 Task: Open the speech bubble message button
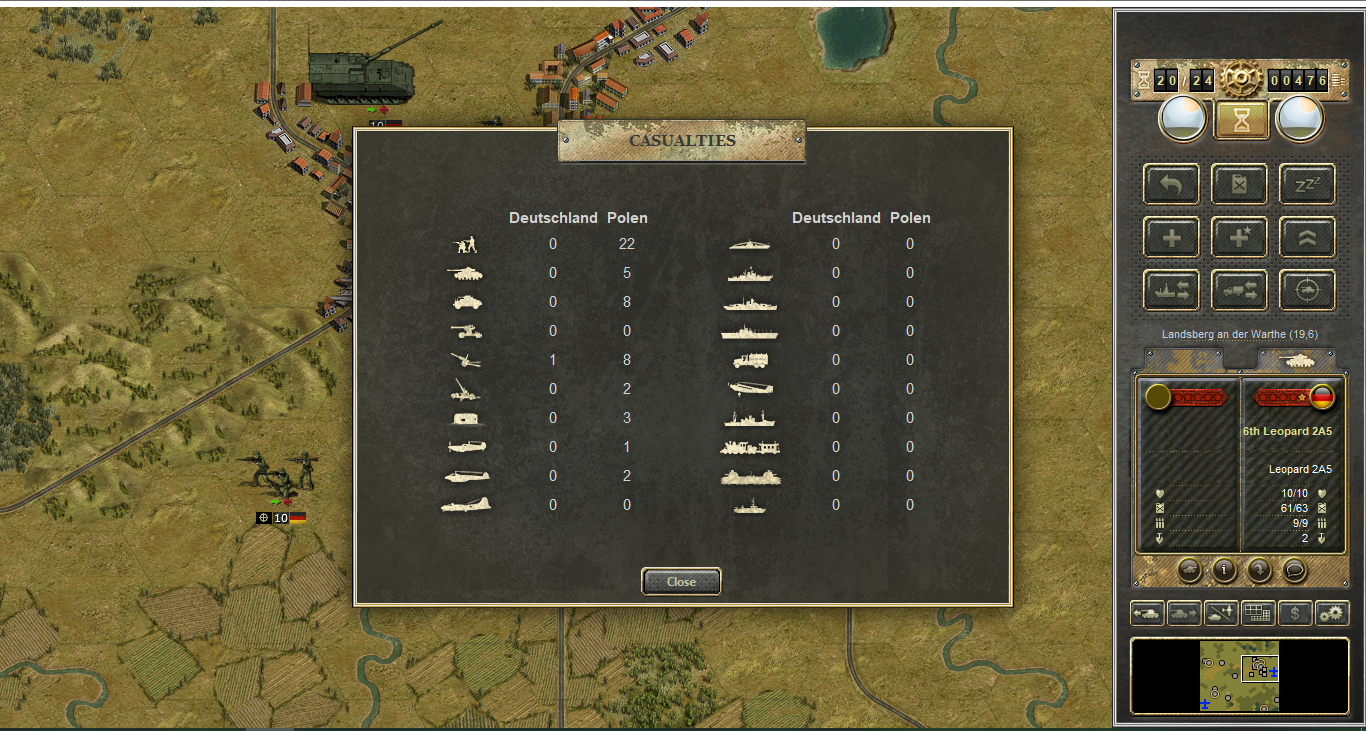point(1294,570)
